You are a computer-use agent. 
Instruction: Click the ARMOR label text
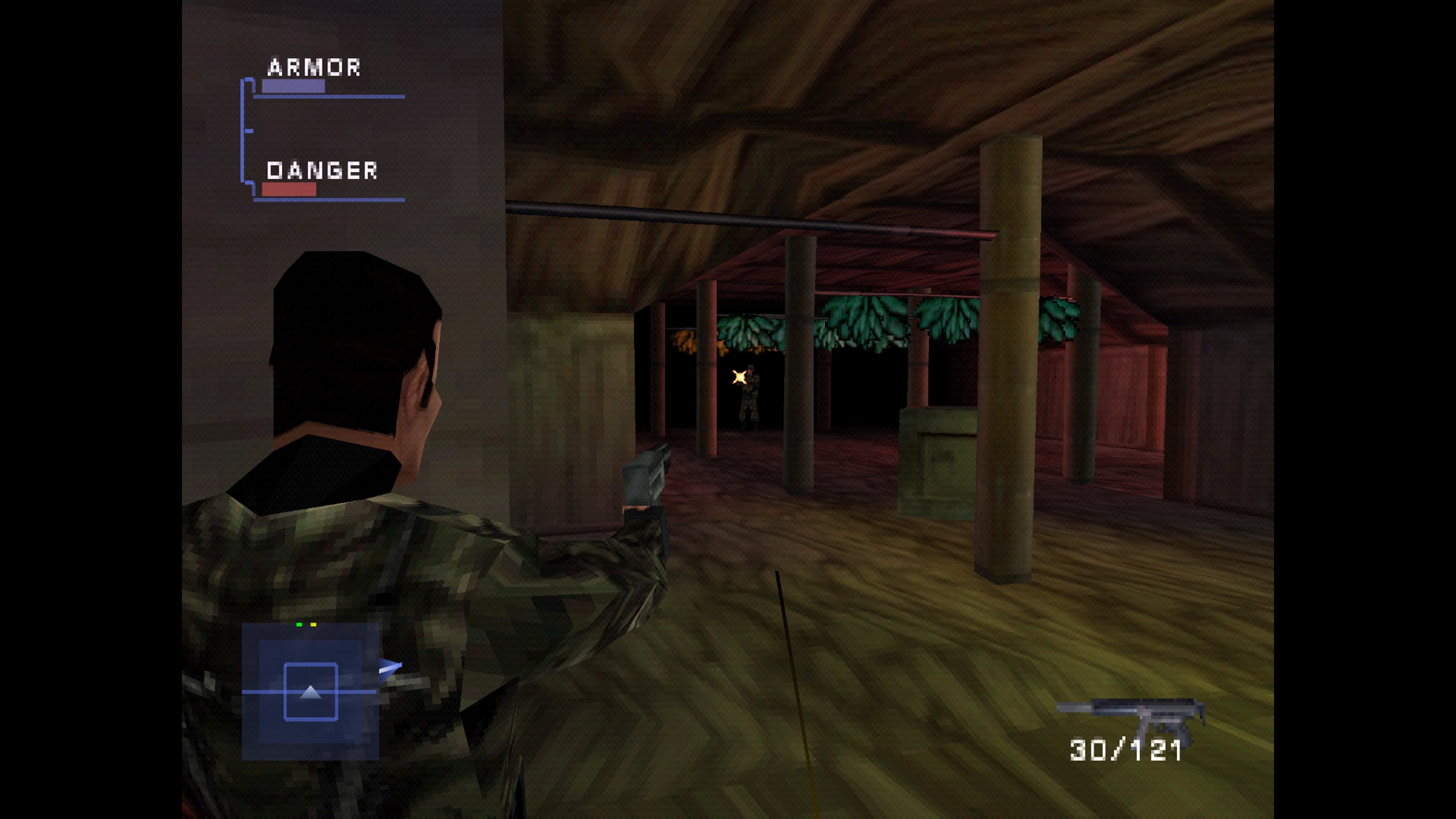click(x=314, y=66)
